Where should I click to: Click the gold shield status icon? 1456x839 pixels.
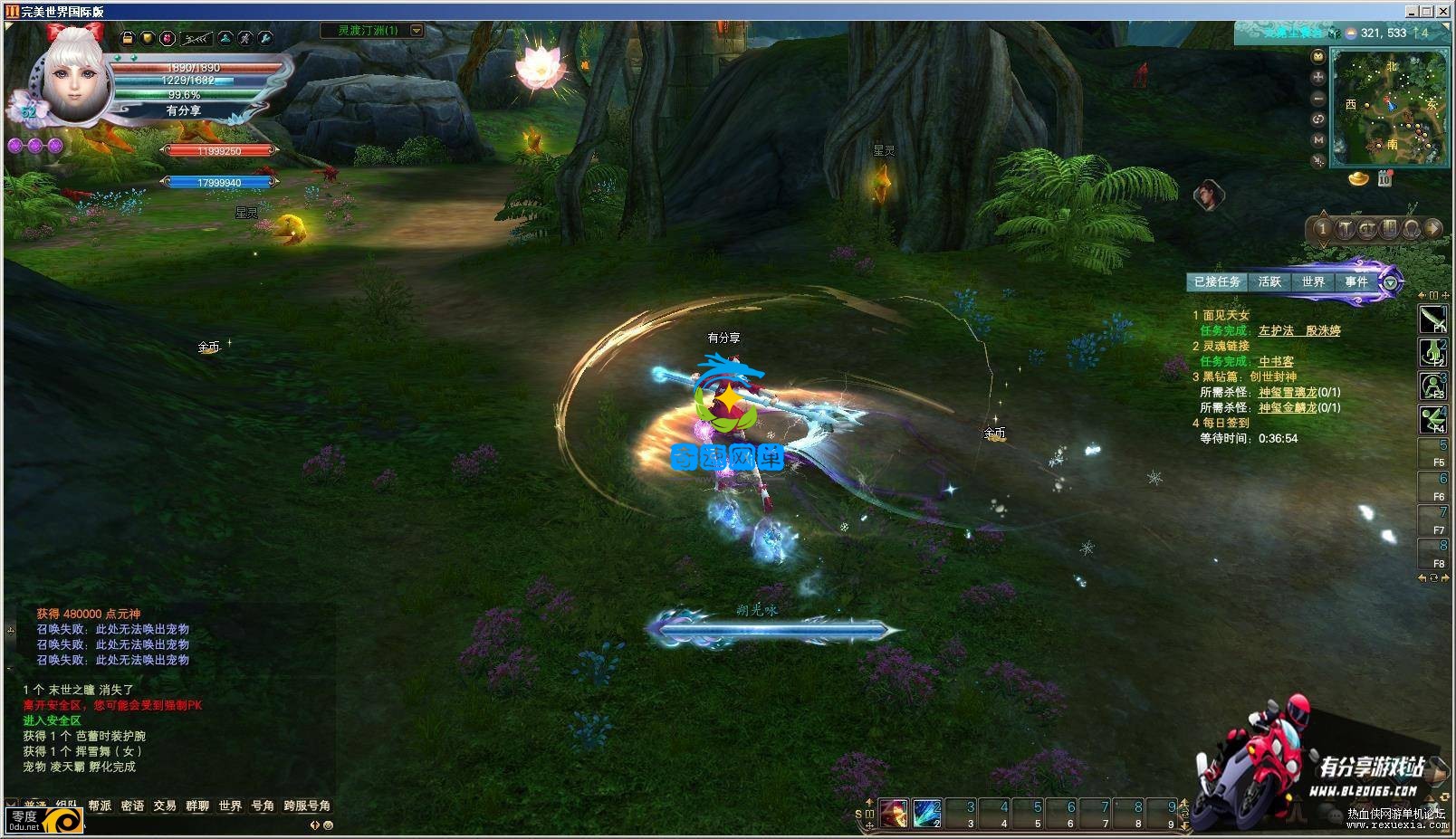(148, 38)
